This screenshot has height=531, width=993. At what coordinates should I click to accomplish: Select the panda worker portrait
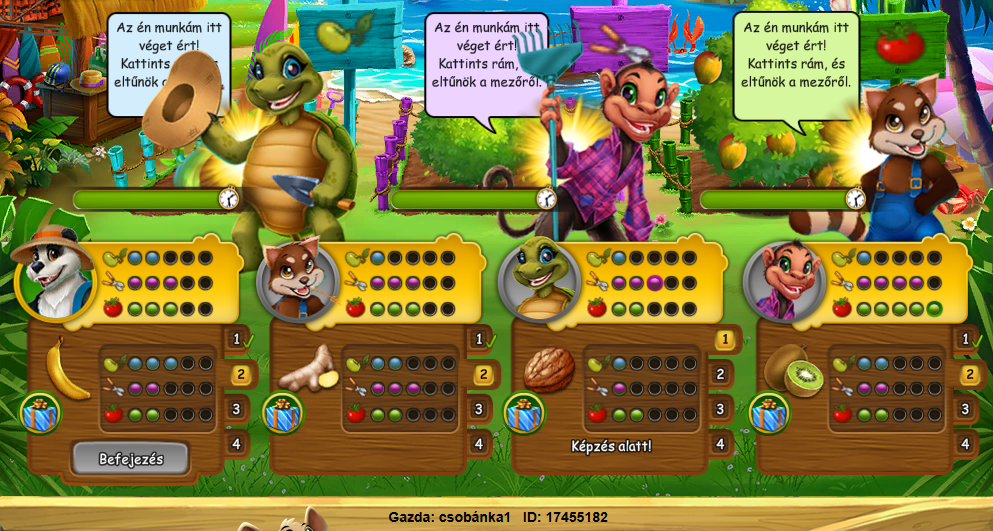point(54,279)
